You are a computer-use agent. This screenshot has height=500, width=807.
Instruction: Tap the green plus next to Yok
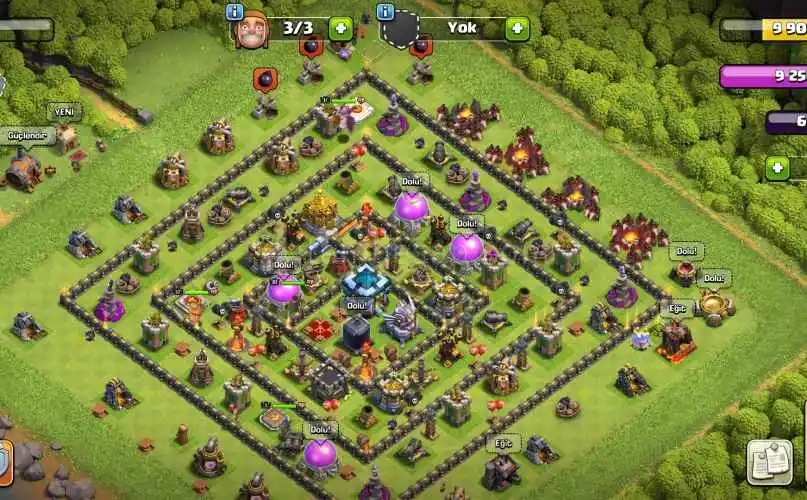[x=517, y=28]
